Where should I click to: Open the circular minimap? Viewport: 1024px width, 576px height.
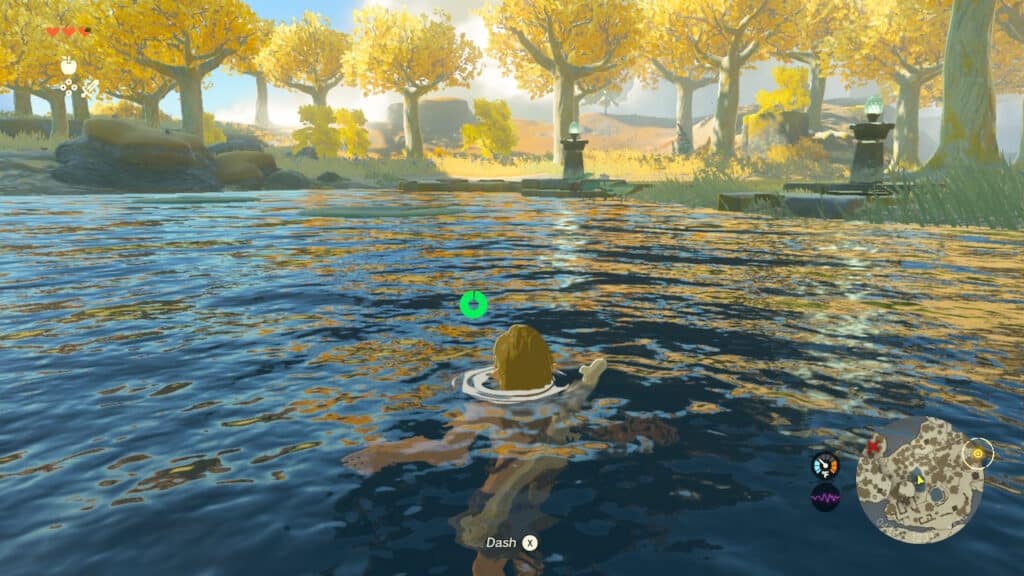(920, 480)
